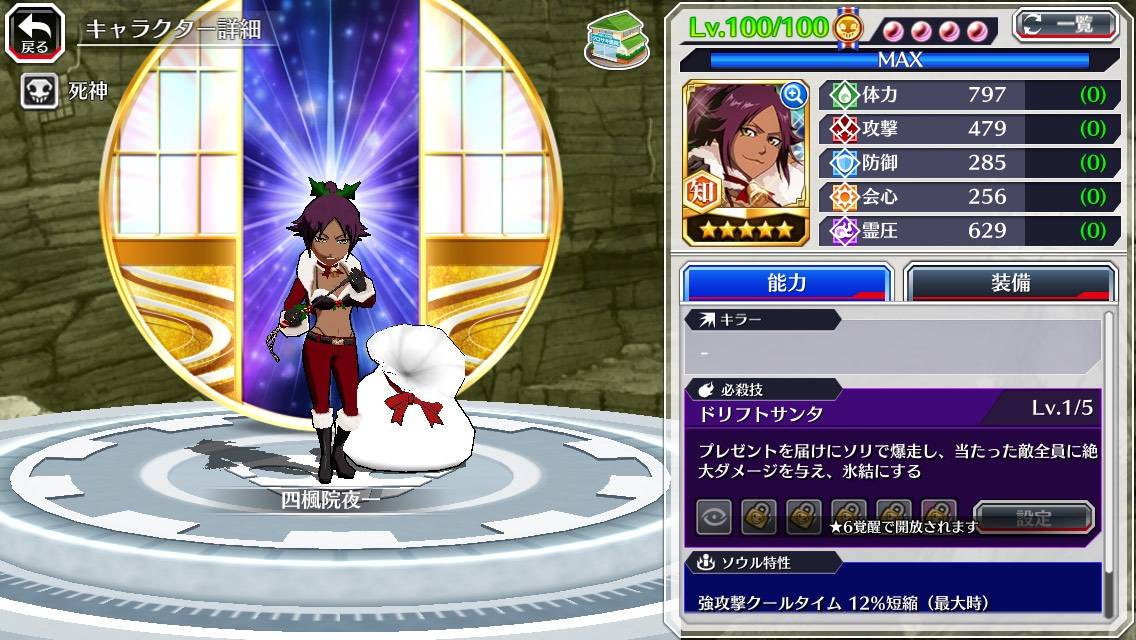Switch to the 装備 equipment tab
The width and height of the screenshot is (1136, 640).
tap(1010, 283)
